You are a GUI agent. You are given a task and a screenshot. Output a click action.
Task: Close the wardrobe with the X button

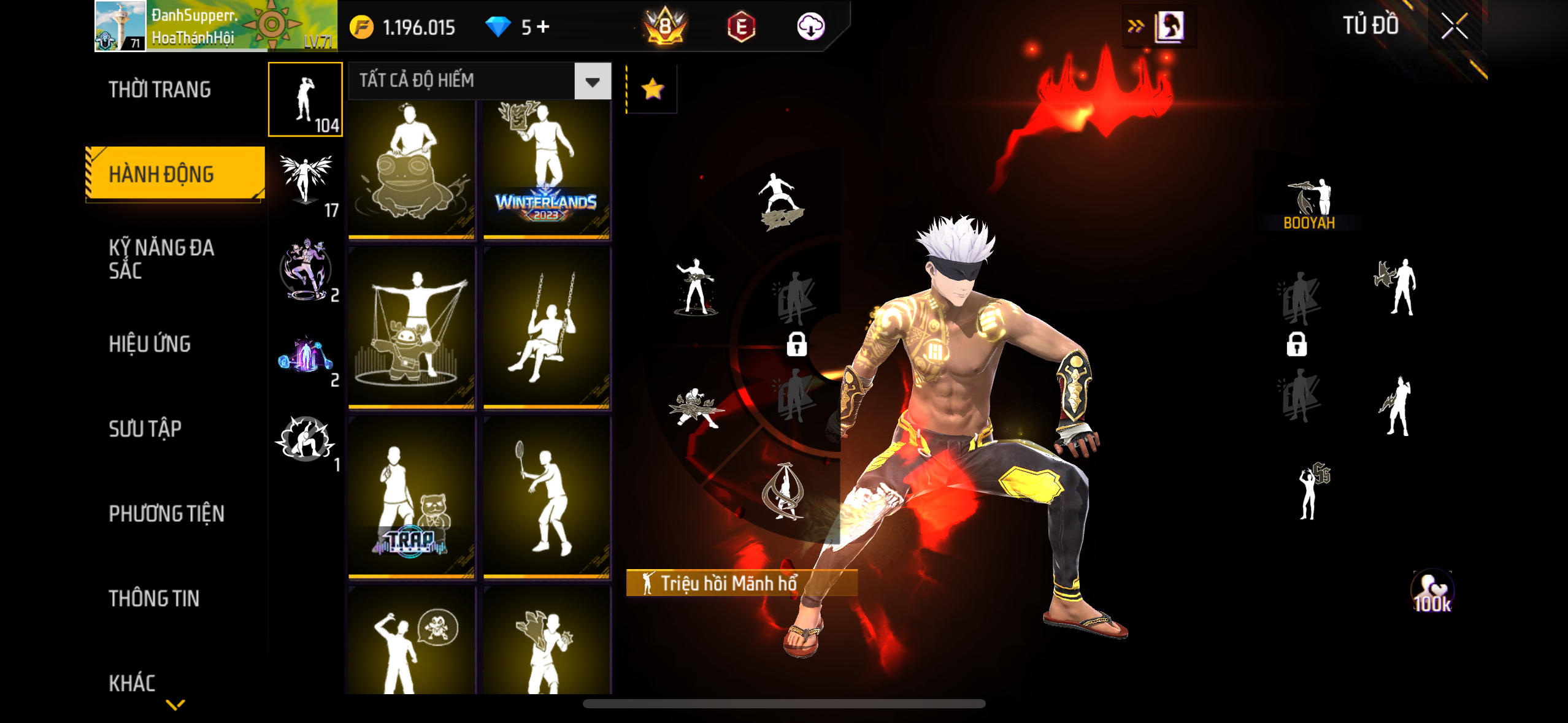click(x=1454, y=26)
